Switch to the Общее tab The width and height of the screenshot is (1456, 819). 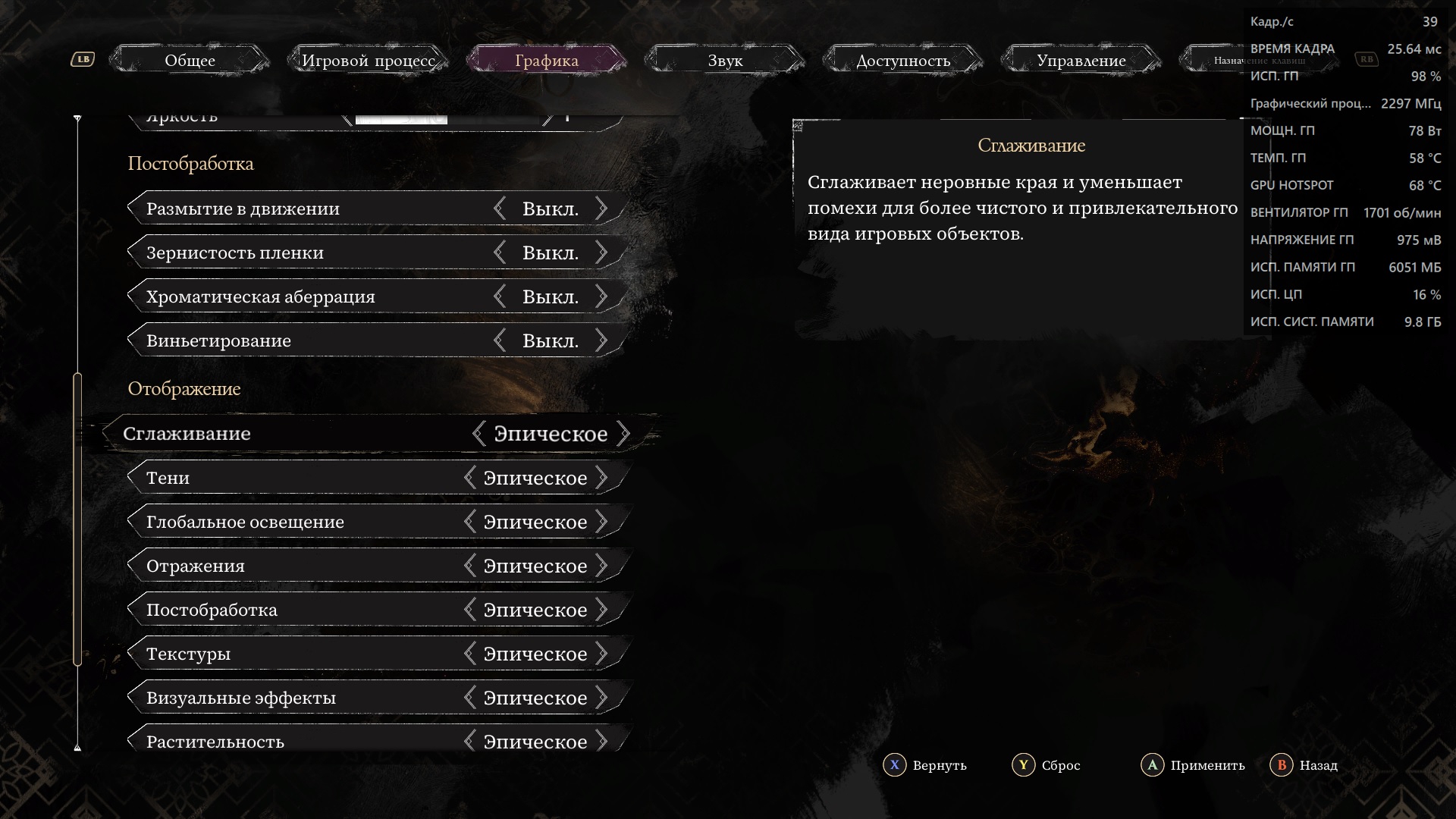pyautogui.click(x=190, y=61)
